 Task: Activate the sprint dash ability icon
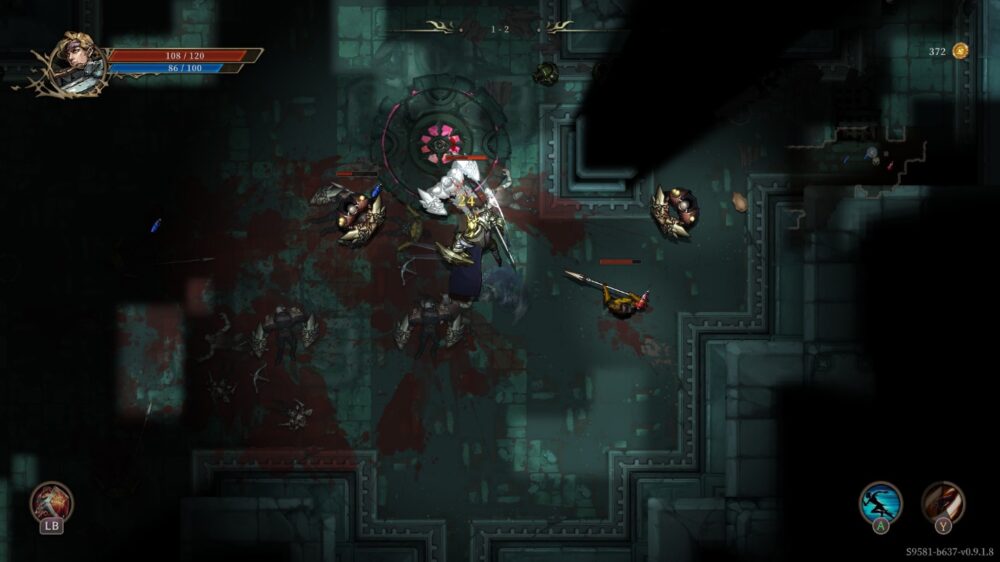(881, 502)
